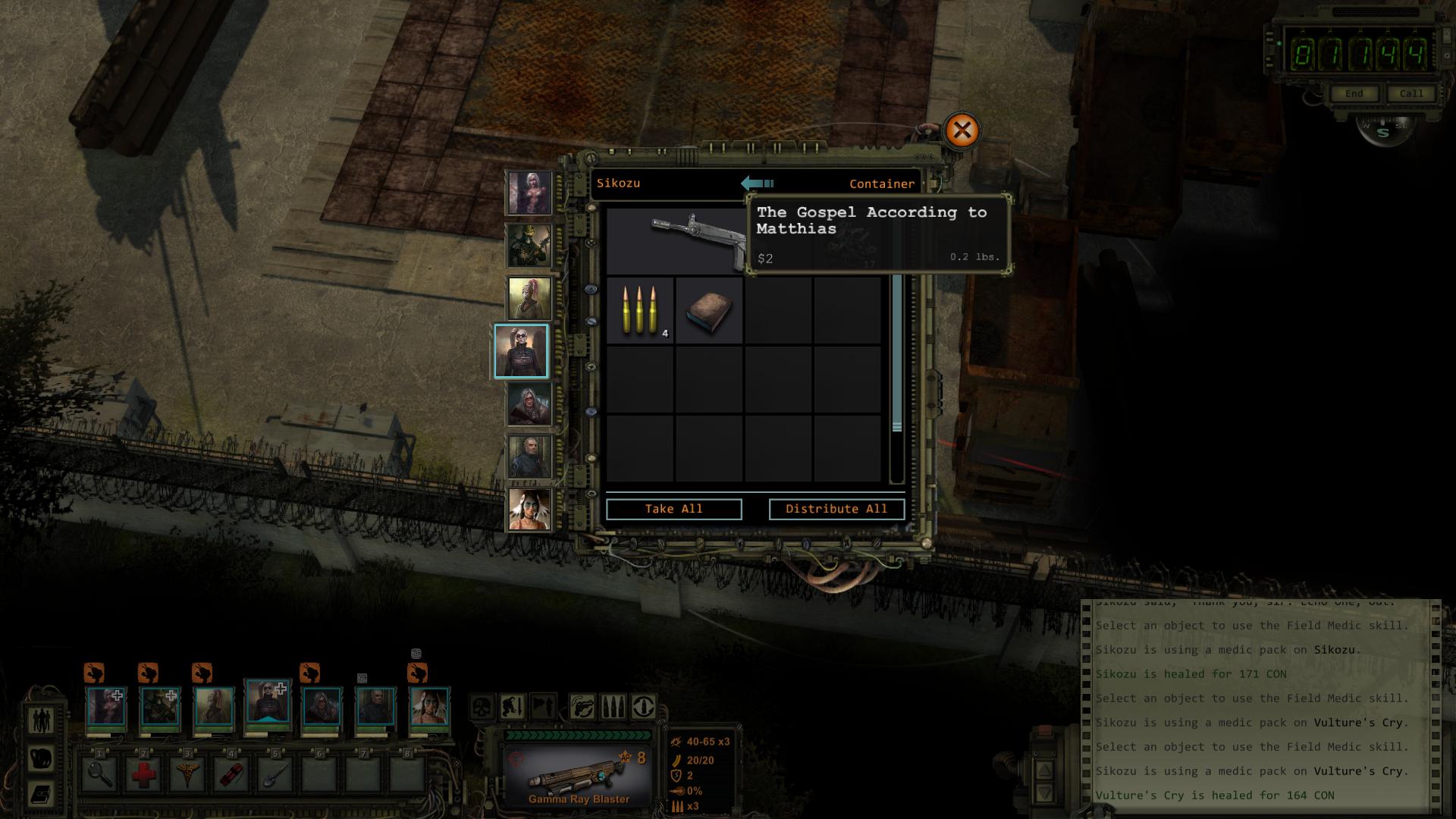Take The Gospel According to Matthias book
The height and width of the screenshot is (819, 1456).
click(x=709, y=311)
